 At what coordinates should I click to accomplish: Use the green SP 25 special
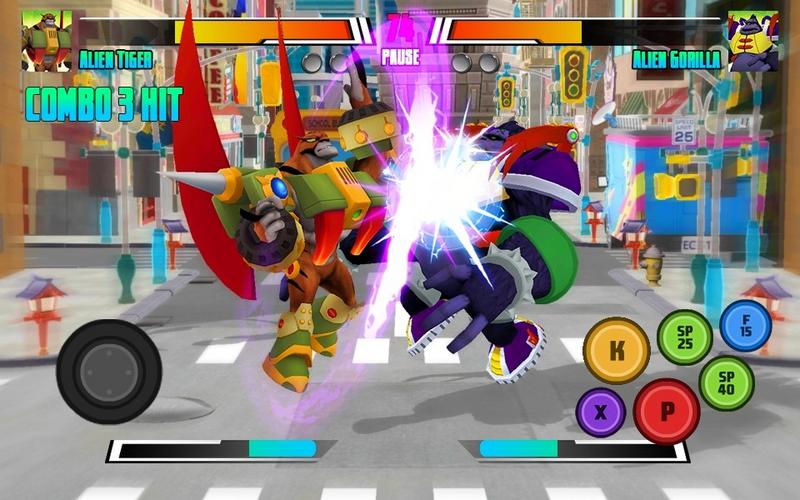pyautogui.click(x=684, y=337)
